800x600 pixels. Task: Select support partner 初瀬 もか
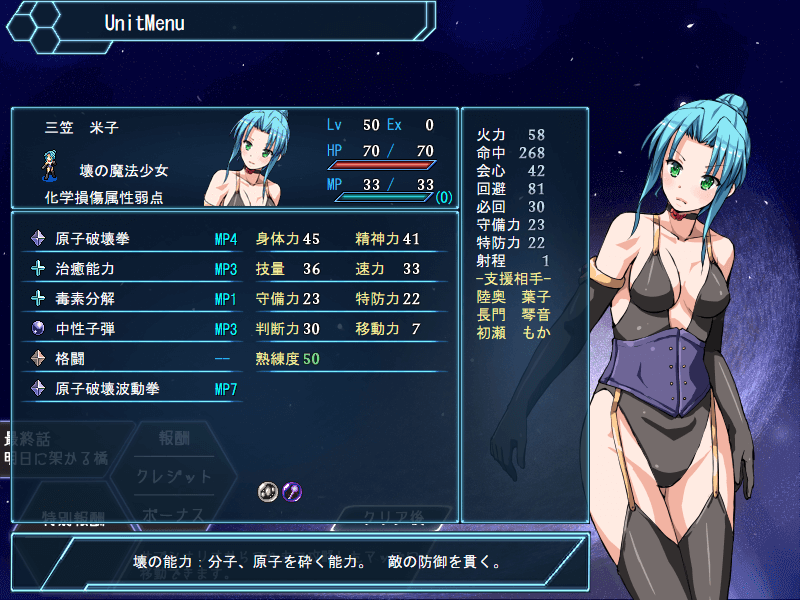pos(514,332)
